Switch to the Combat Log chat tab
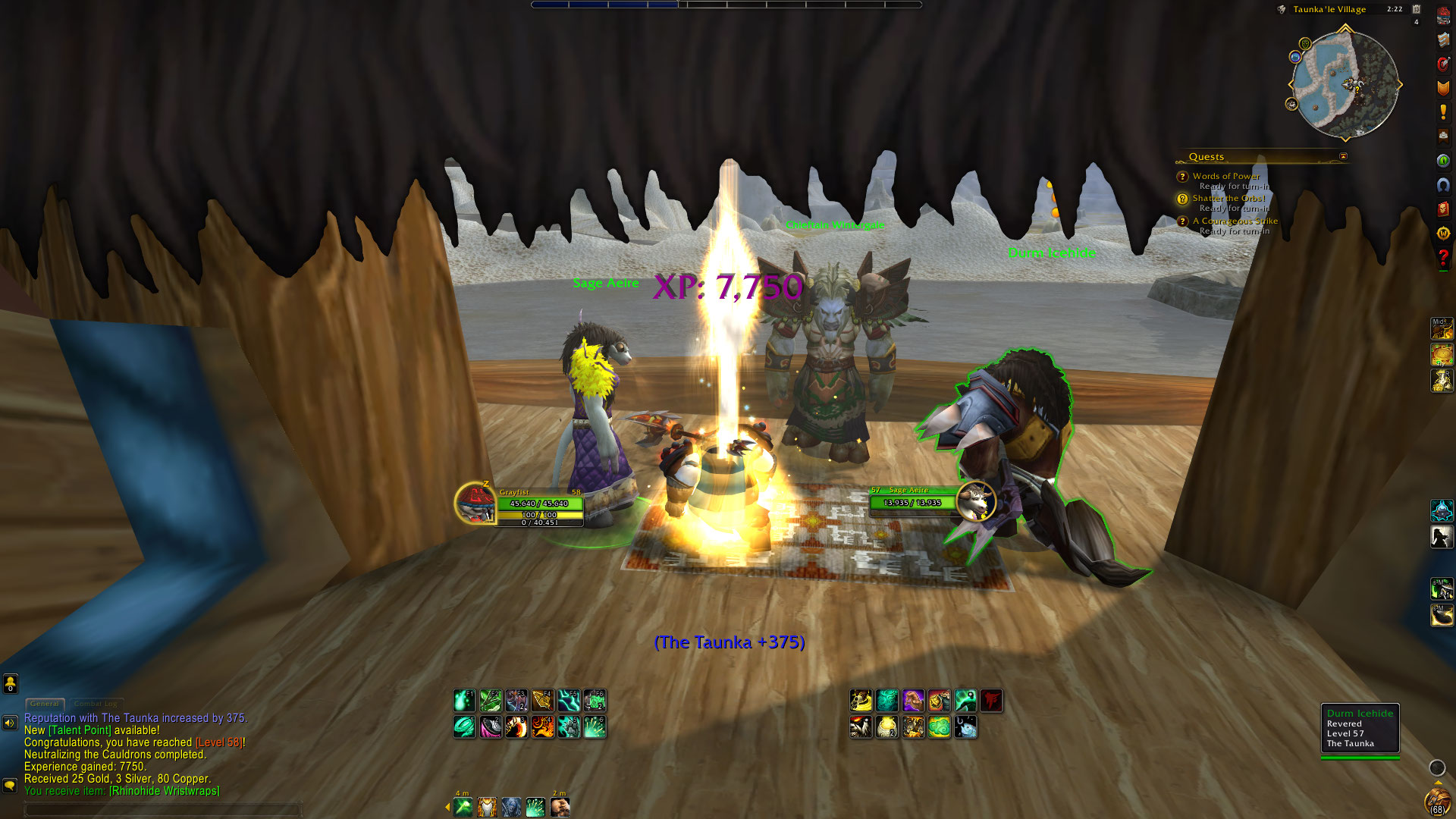This screenshot has width=1456, height=819. pos(96,704)
